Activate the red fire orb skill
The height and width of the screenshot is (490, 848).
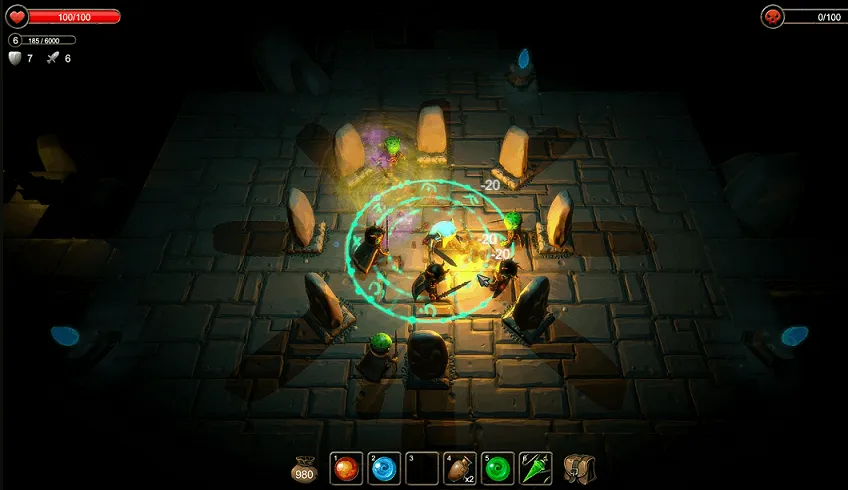[x=346, y=468]
